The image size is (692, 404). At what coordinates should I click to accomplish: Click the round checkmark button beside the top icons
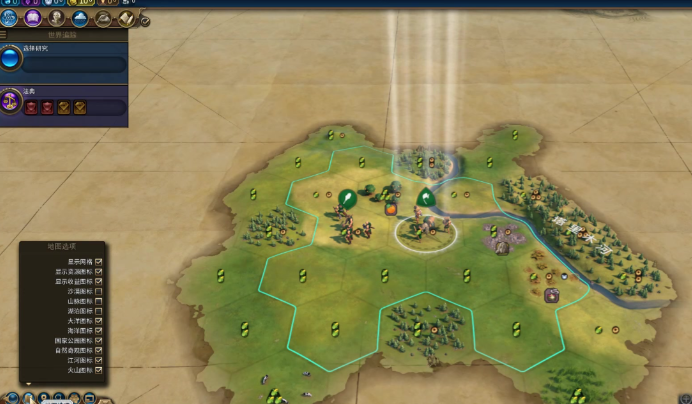[x=145, y=20]
